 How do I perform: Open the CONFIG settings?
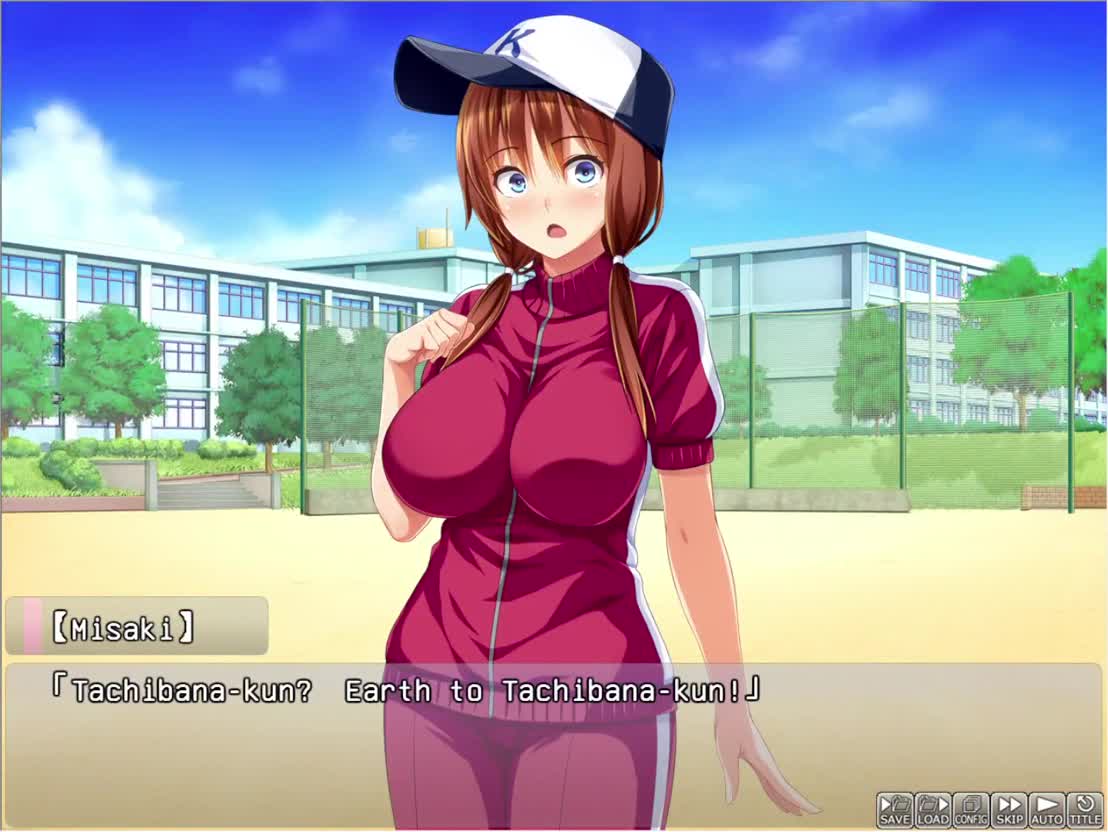pyautogui.click(x=971, y=809)
